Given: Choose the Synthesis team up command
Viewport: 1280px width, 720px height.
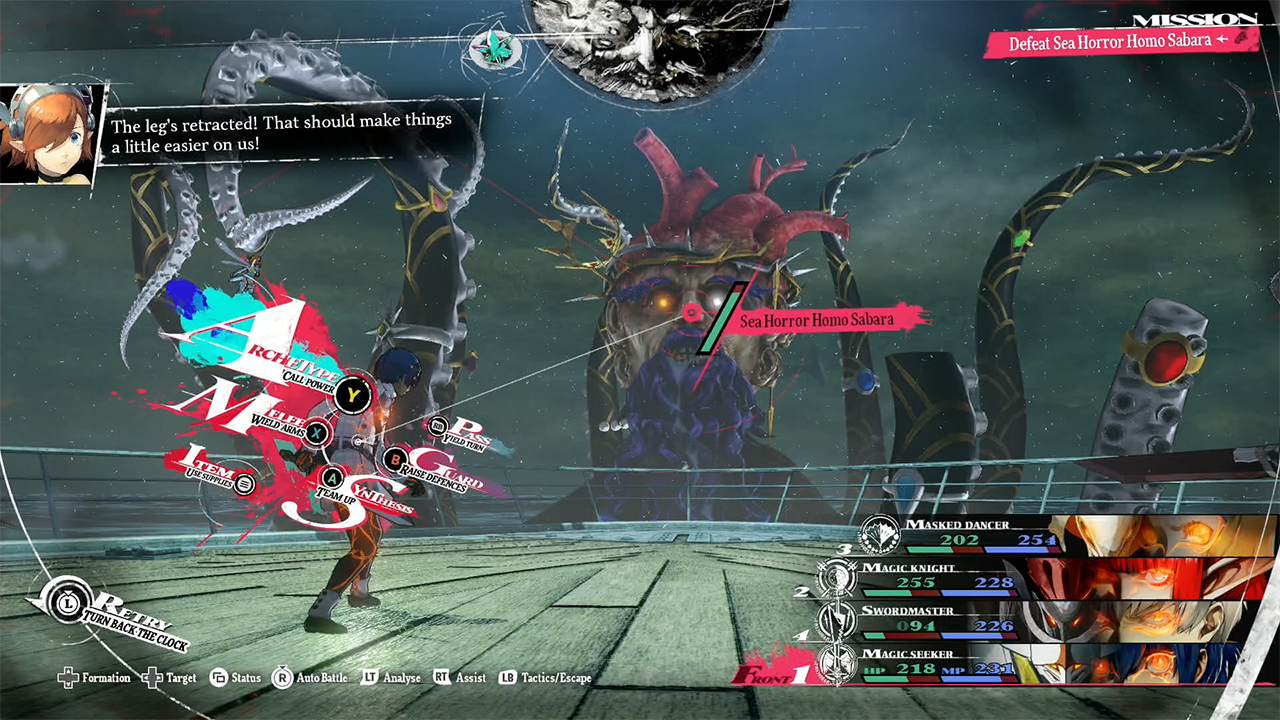Looking at the screenshot, I should coord(332,478).
